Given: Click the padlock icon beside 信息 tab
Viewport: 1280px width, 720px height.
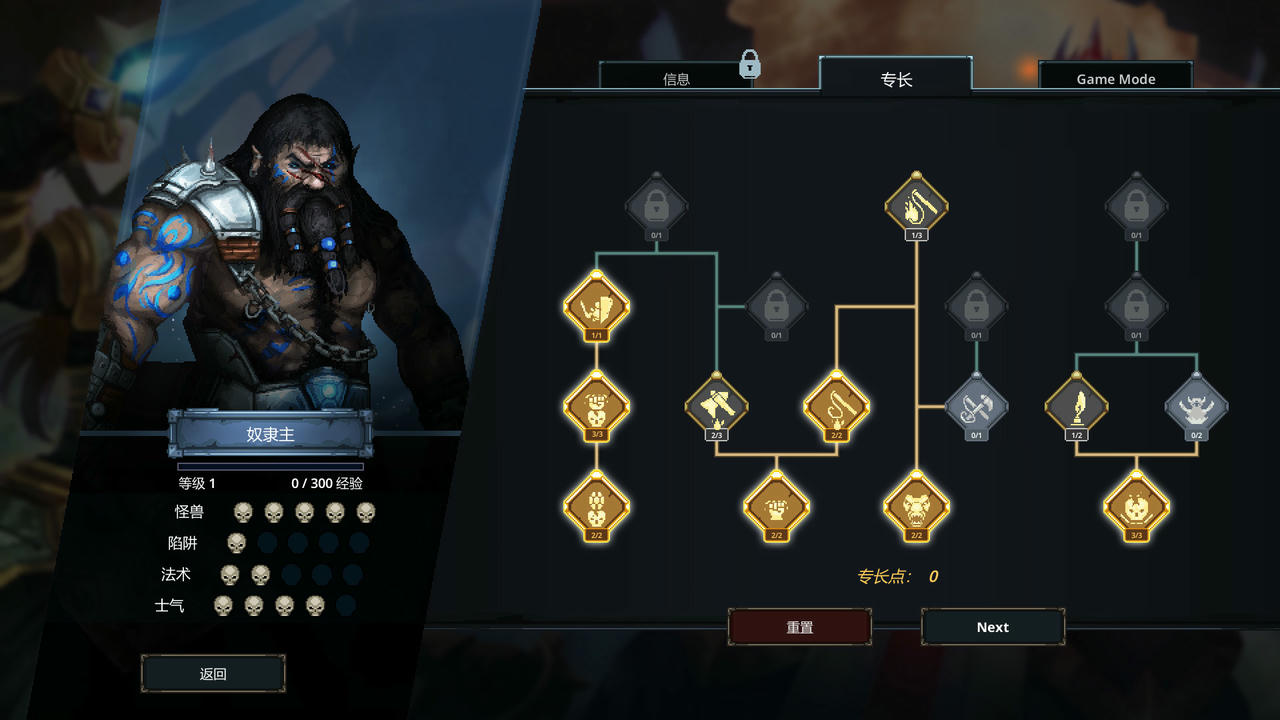Looking at the screenshot, I should (x=750, y=66).
